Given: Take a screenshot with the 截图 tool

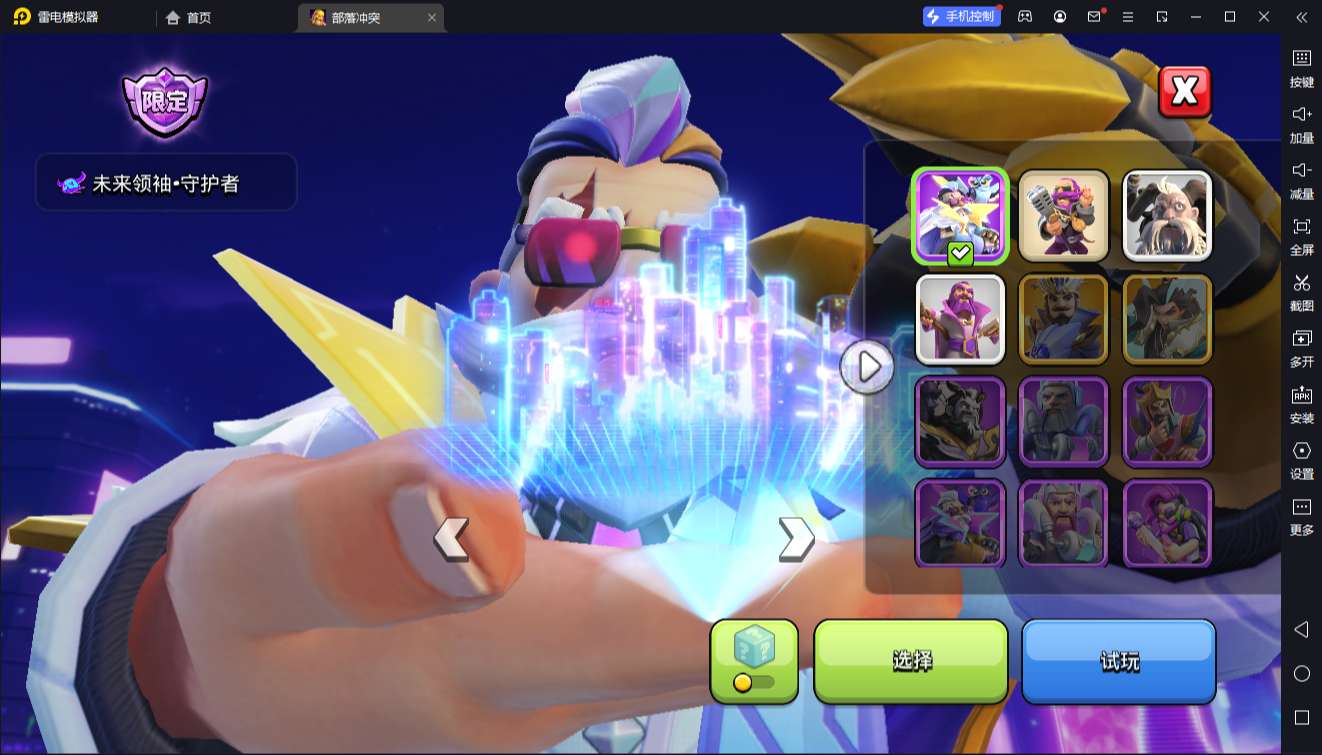Looking at the screenshot, I should pos(1301,293).
